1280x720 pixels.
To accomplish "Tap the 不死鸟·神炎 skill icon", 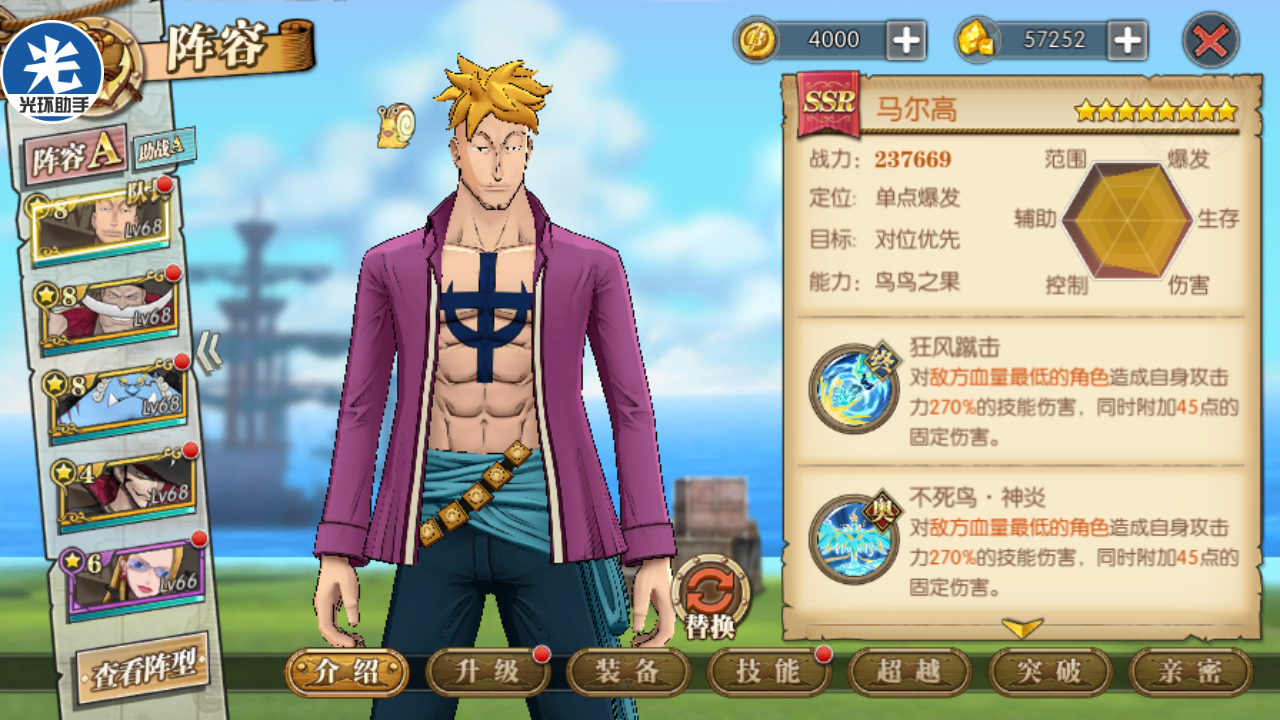I will click(x=852, y=539).
